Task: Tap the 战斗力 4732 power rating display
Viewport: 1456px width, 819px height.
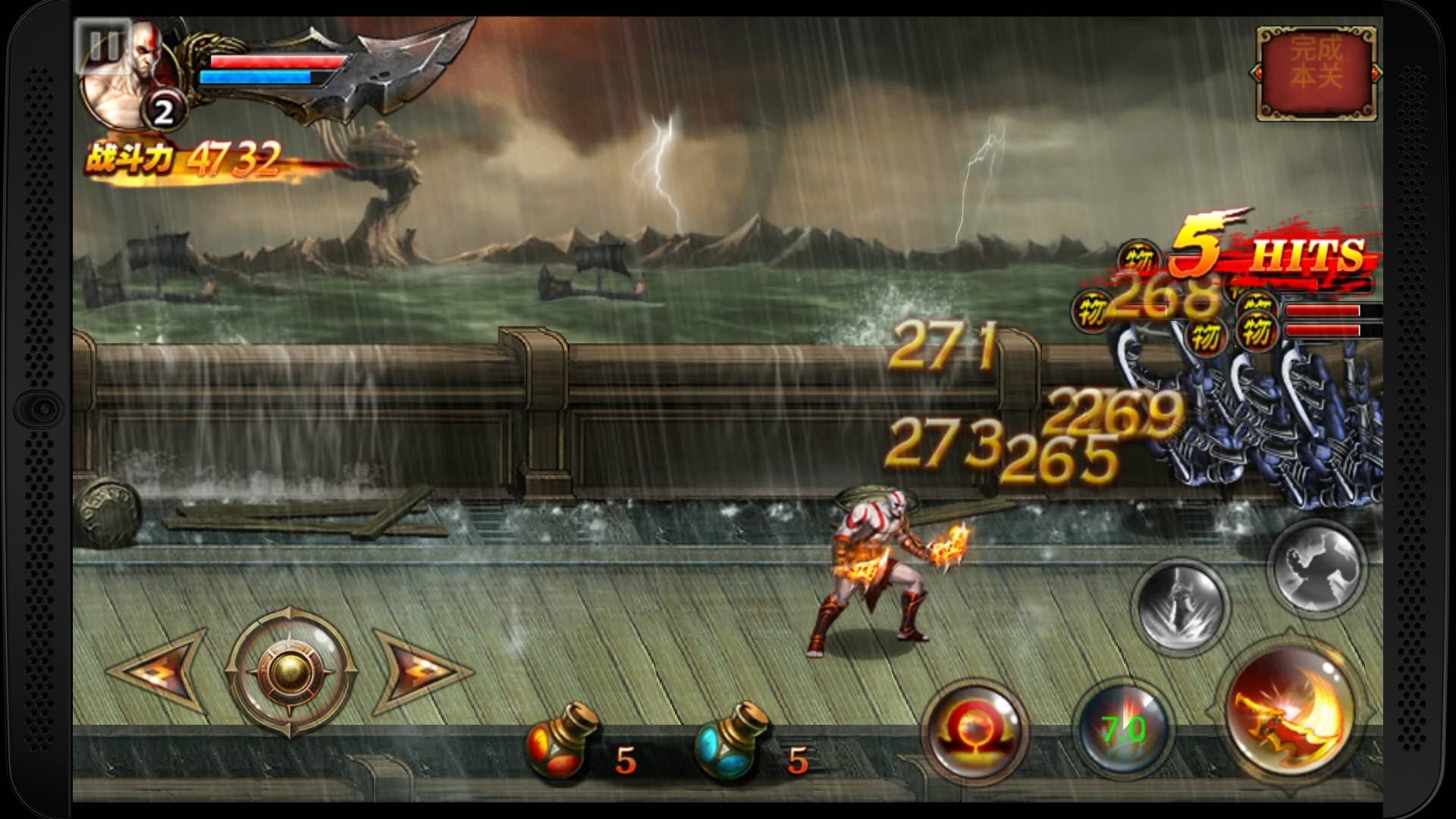Action: 186,157
